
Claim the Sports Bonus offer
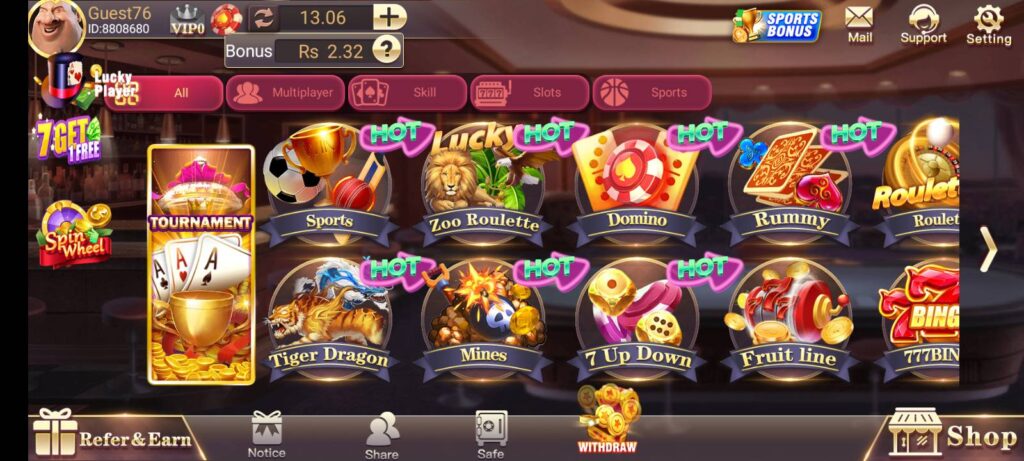[x=777, y=25]
